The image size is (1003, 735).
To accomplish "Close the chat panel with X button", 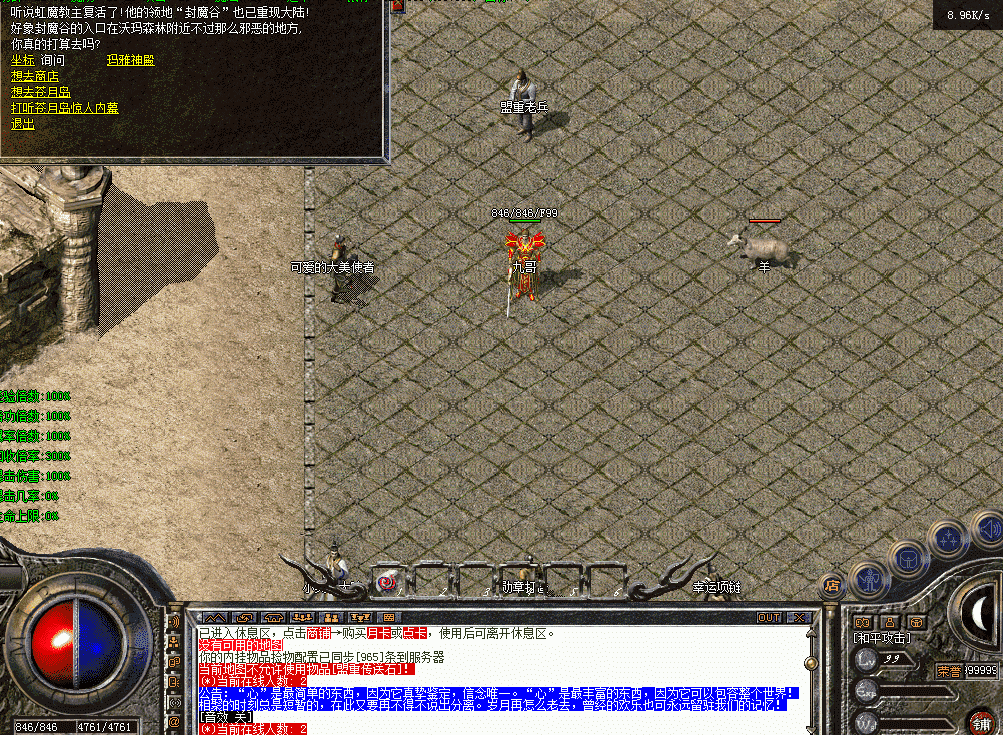I will [x=800, y=617].
